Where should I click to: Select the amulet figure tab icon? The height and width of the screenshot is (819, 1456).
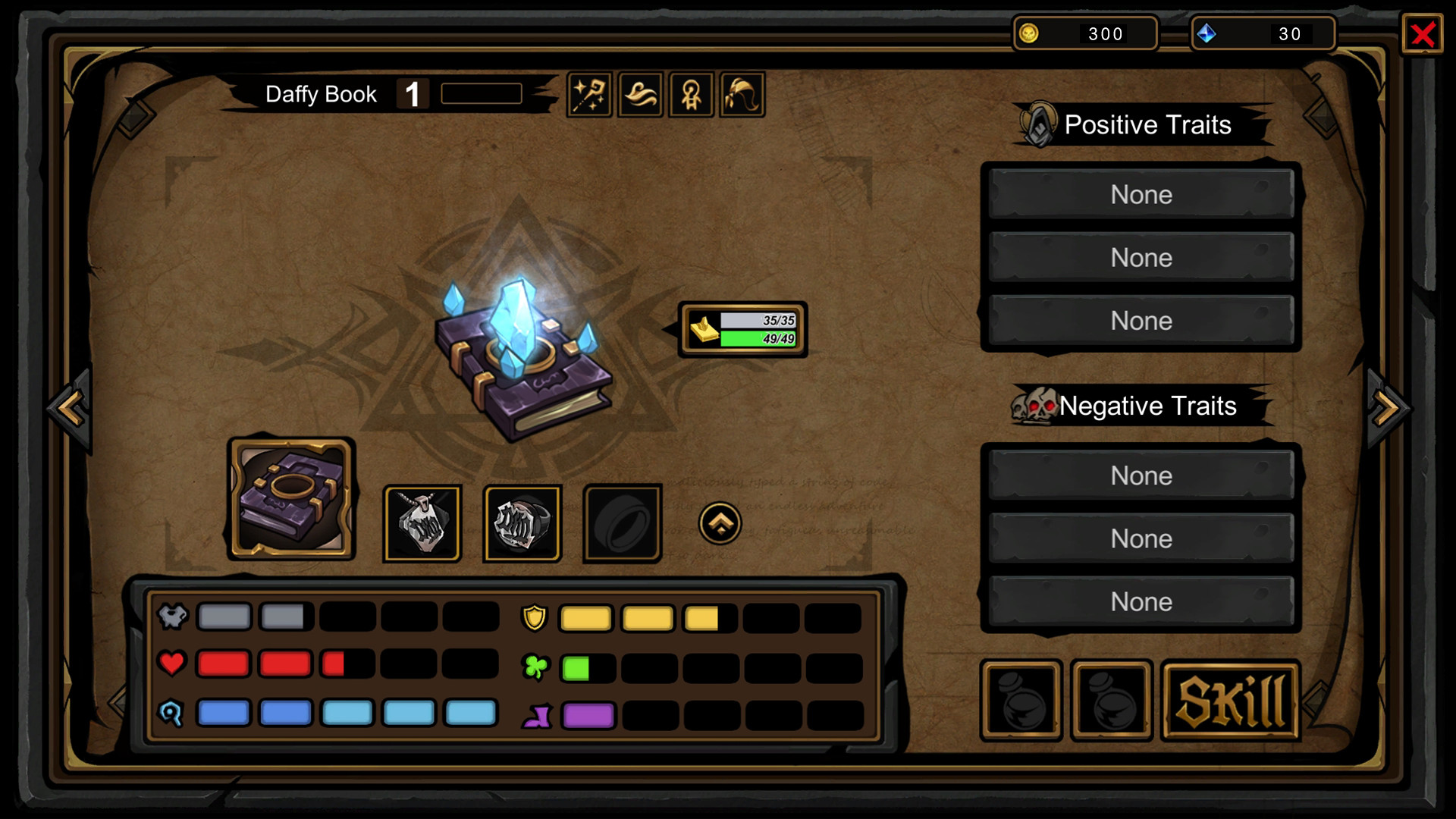point(692,94)
